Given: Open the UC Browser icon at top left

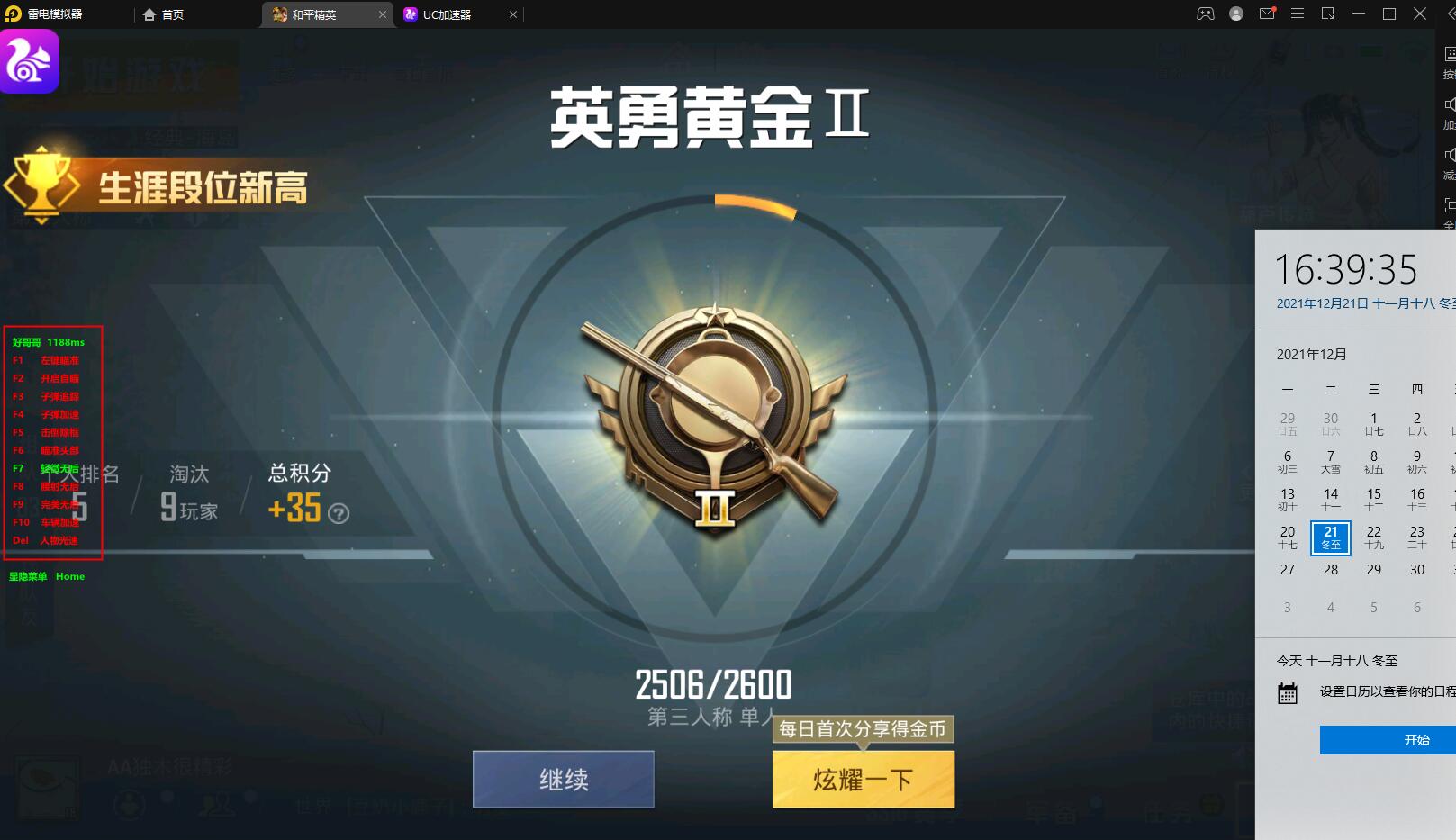Looking at the screenshot, I should (27, 60).
